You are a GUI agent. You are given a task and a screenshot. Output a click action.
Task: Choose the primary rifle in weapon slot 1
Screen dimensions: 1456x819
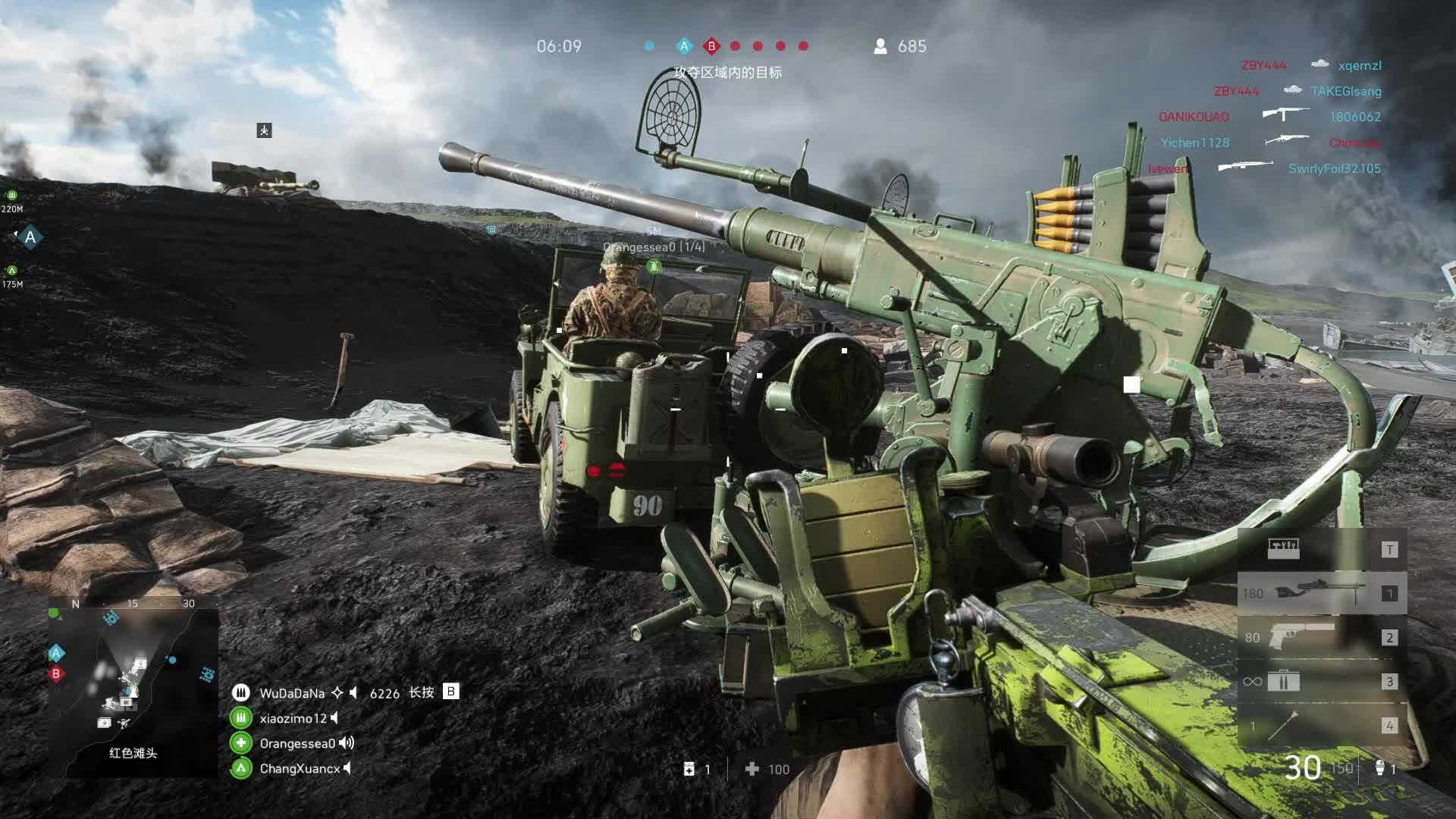[1321, 593]
